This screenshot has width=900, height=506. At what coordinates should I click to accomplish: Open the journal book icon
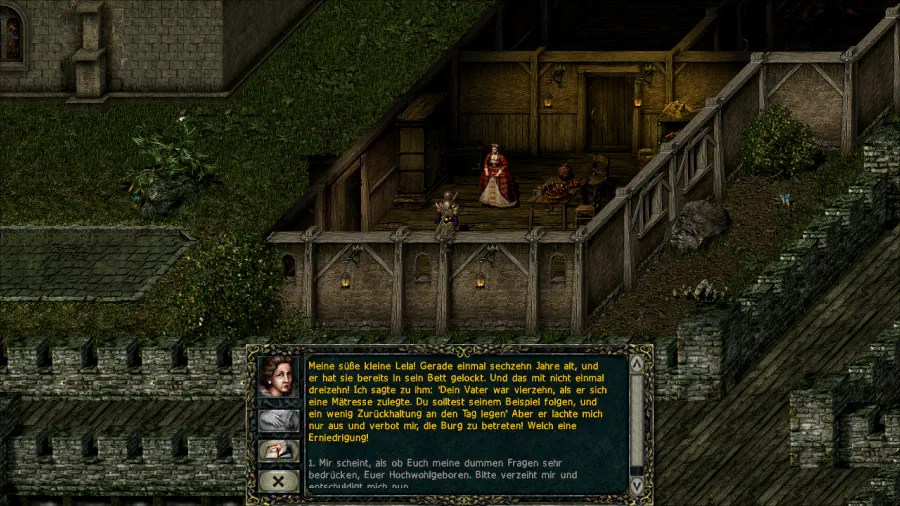tap(279, 450)
